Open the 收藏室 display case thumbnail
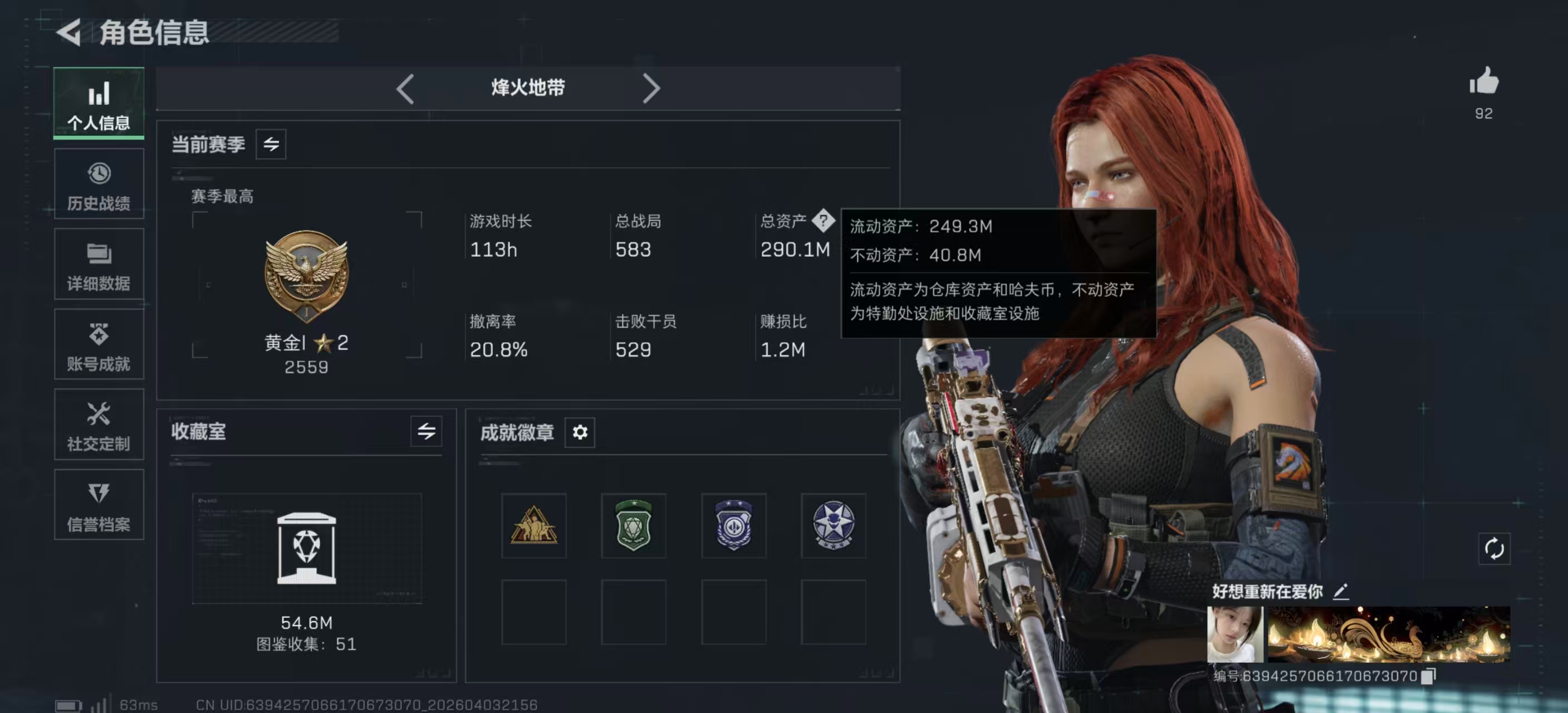 306,548
